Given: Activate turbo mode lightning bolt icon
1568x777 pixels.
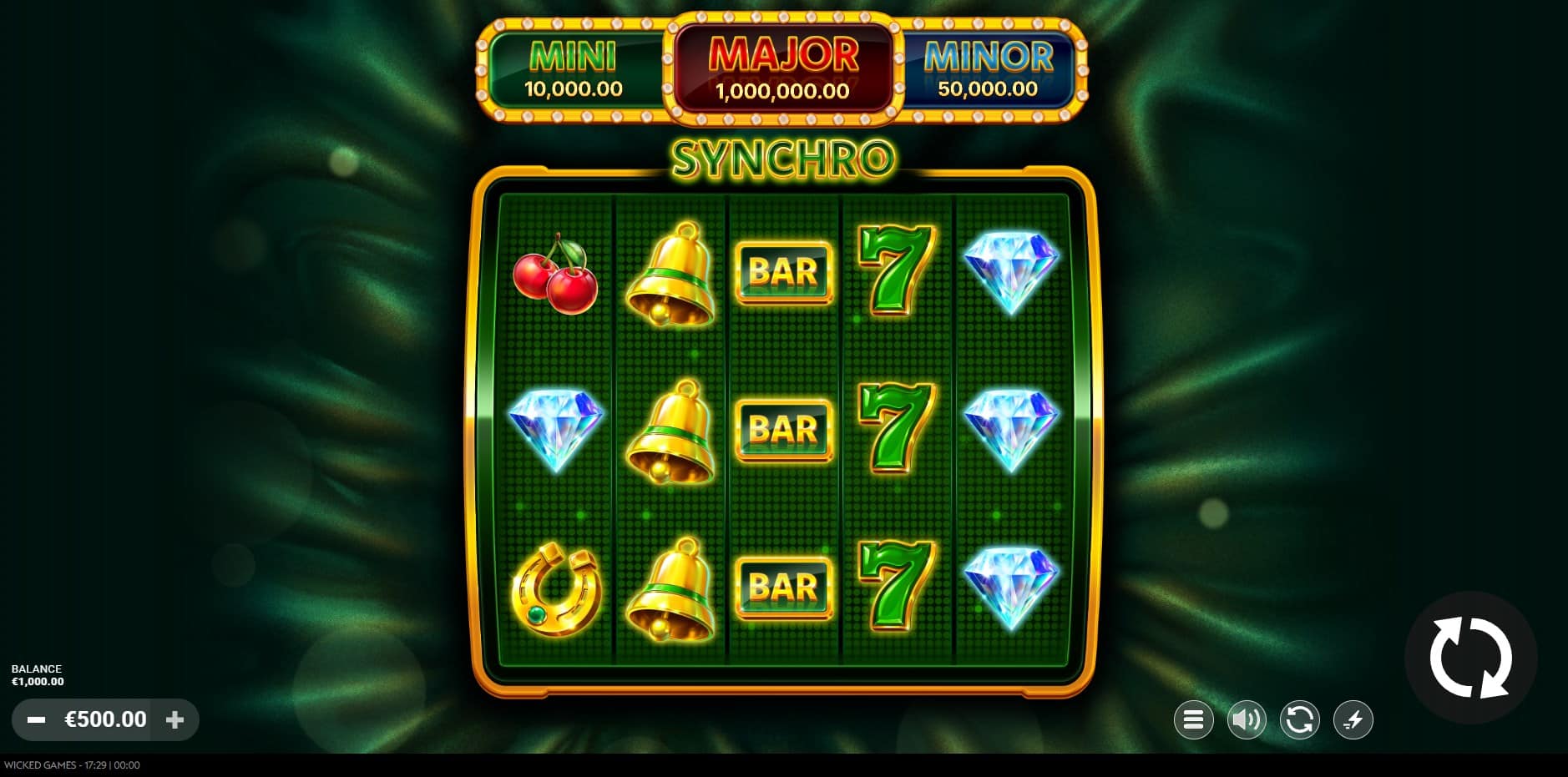Looking at the screenshot, I should (1353, 719).
